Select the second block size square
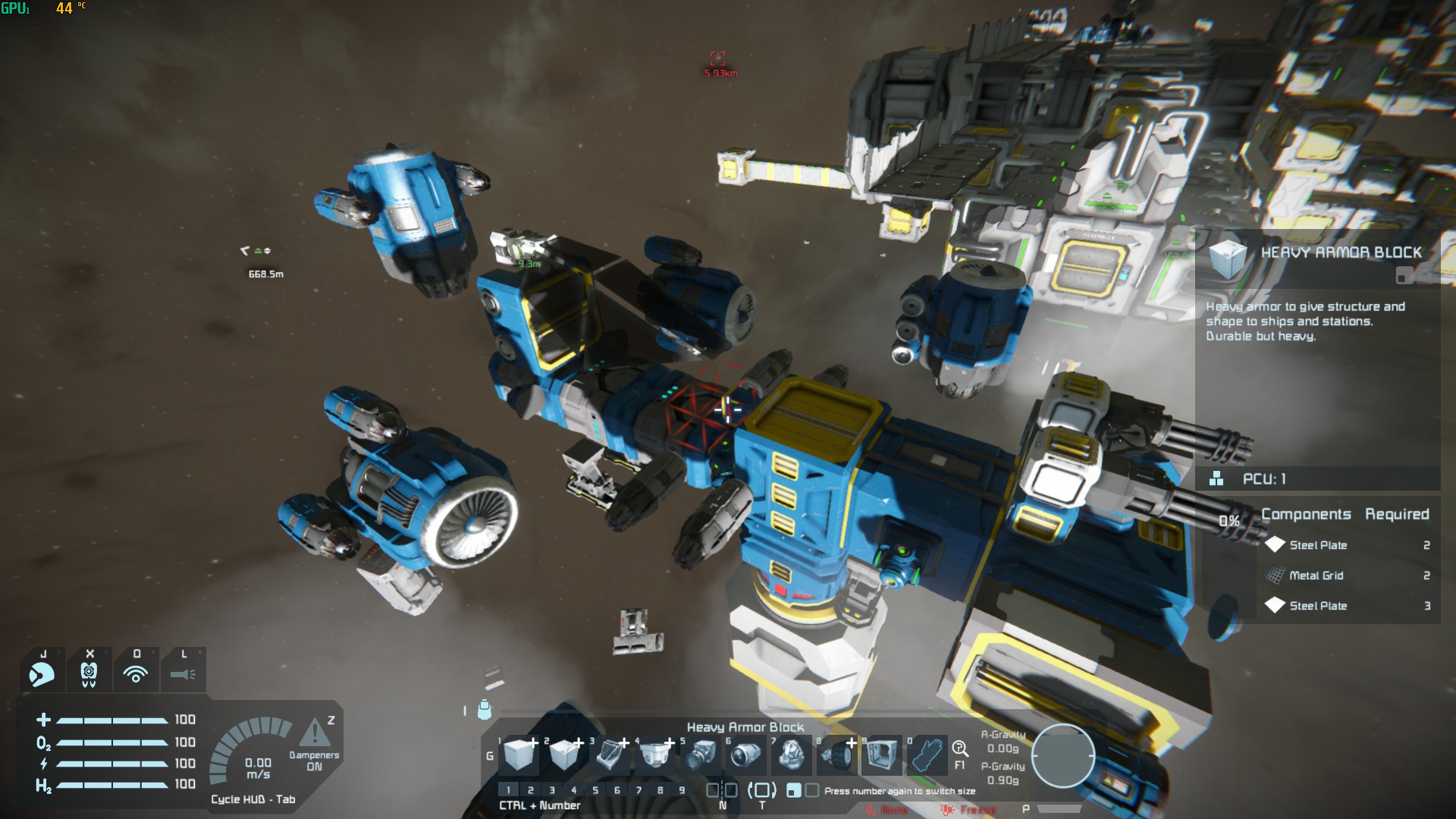1456x819 pixels. click(x=811, y=790)
